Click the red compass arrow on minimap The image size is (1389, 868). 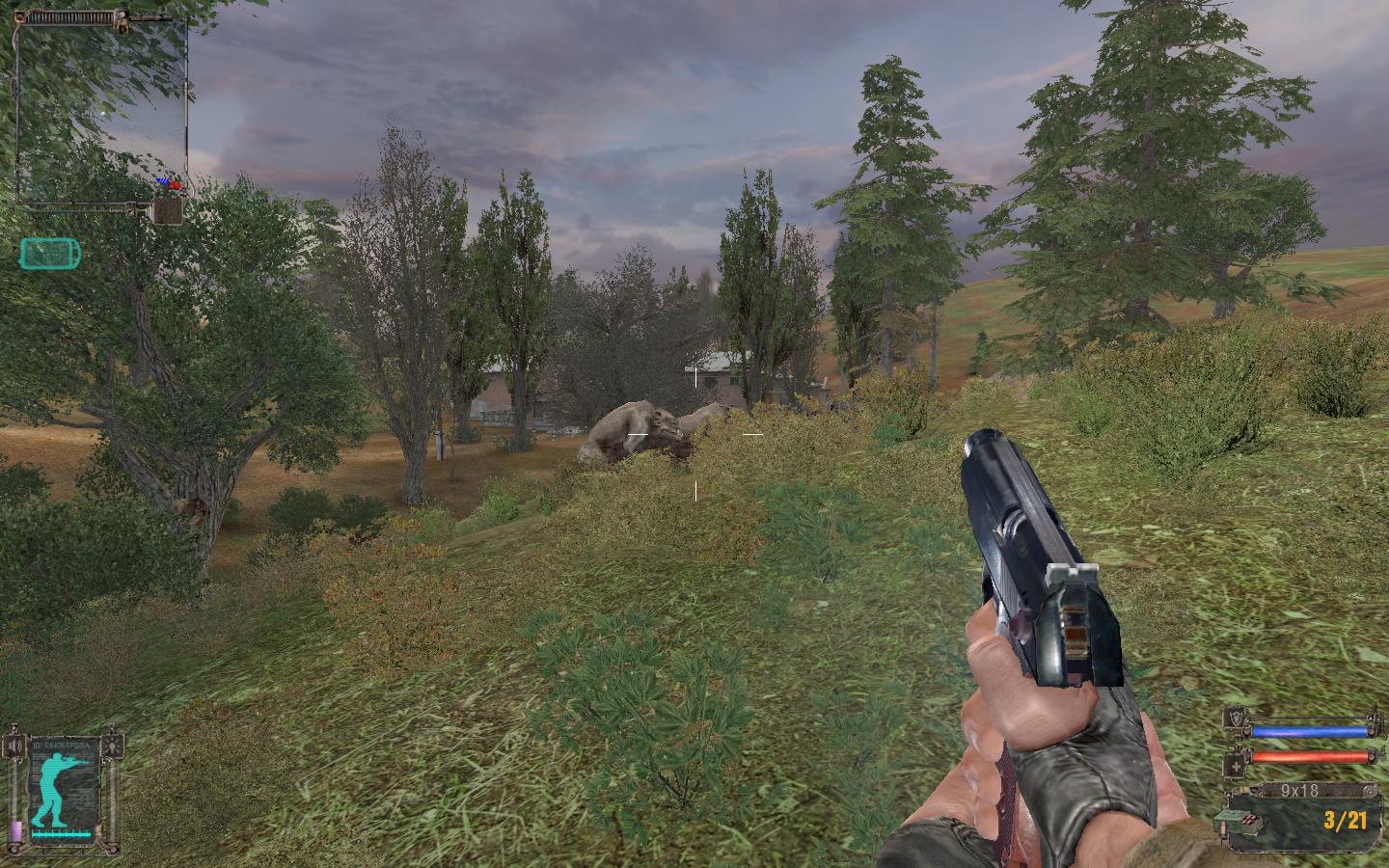[x=176, y=184]
